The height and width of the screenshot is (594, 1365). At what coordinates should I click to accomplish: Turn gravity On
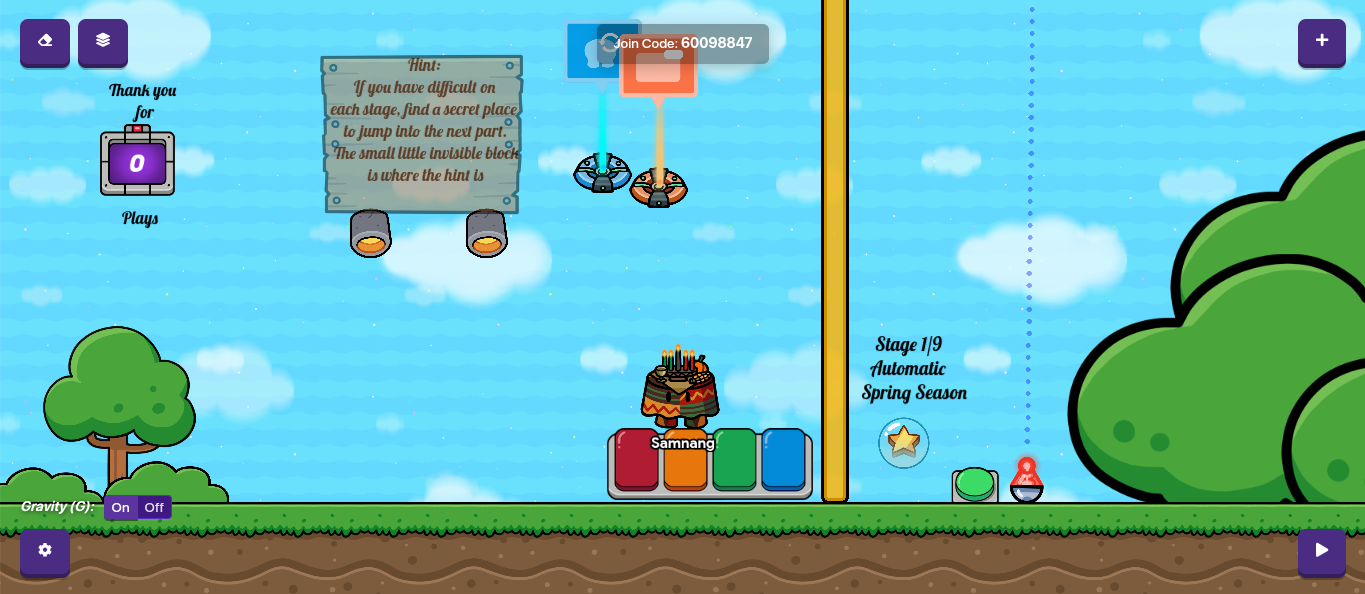121,508
